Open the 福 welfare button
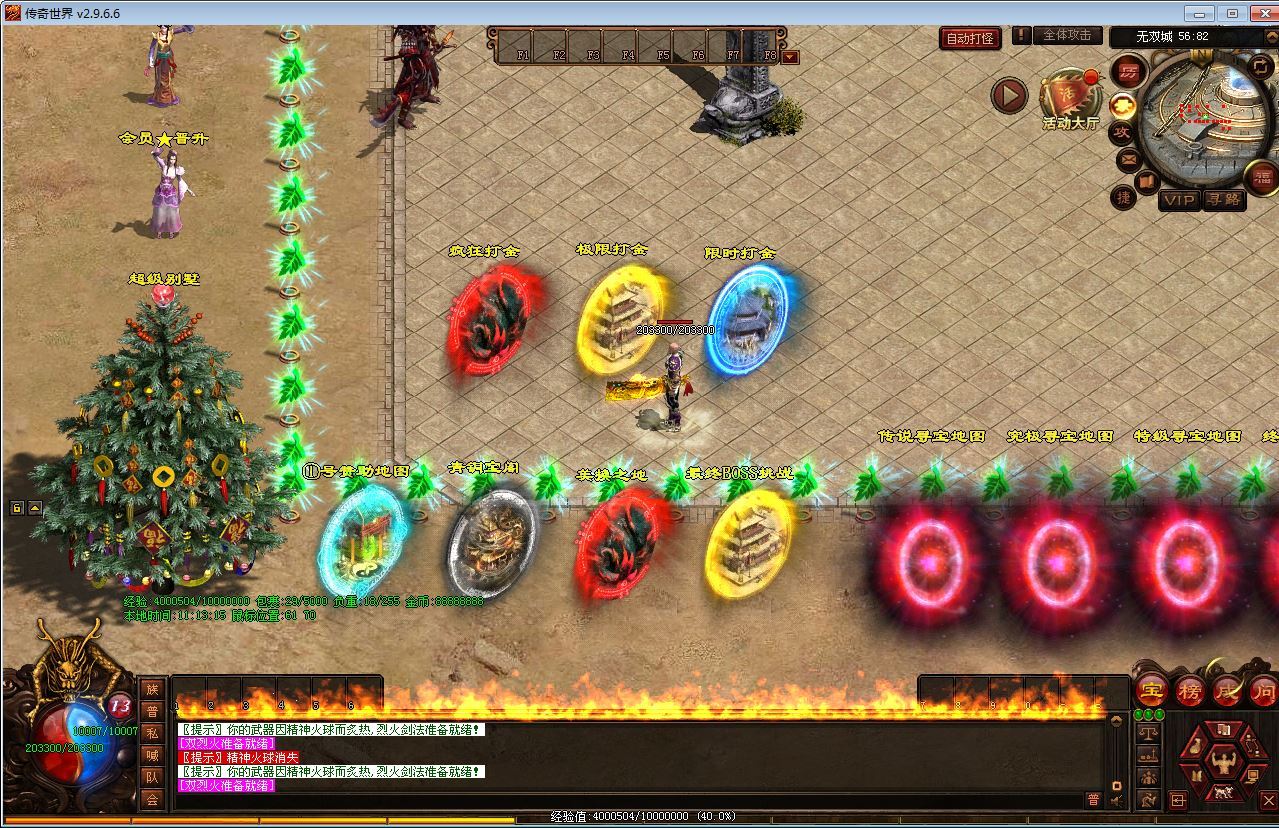 [1262, 178]
